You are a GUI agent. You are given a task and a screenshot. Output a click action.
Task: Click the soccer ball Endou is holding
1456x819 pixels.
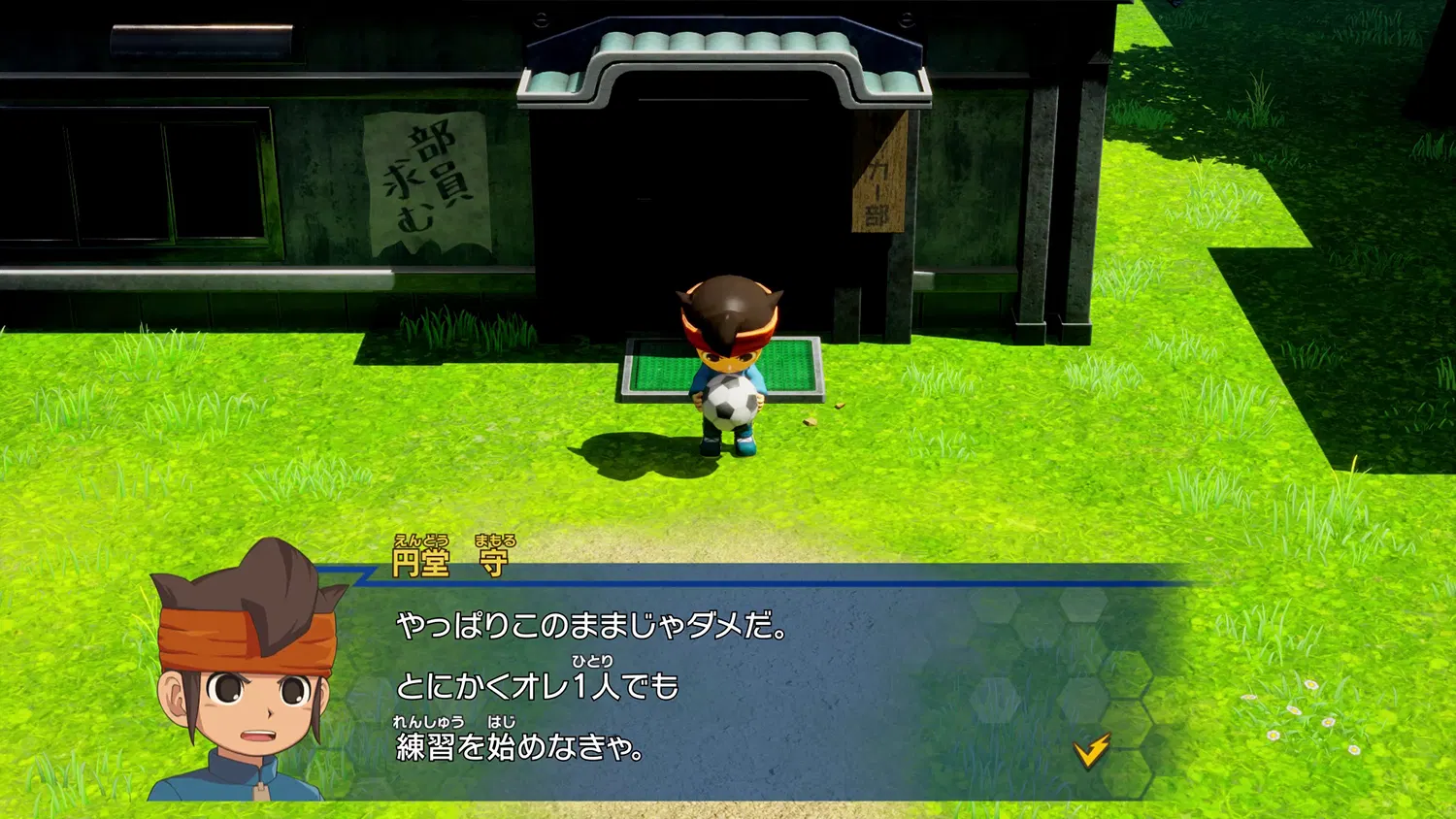click(730, 400)
